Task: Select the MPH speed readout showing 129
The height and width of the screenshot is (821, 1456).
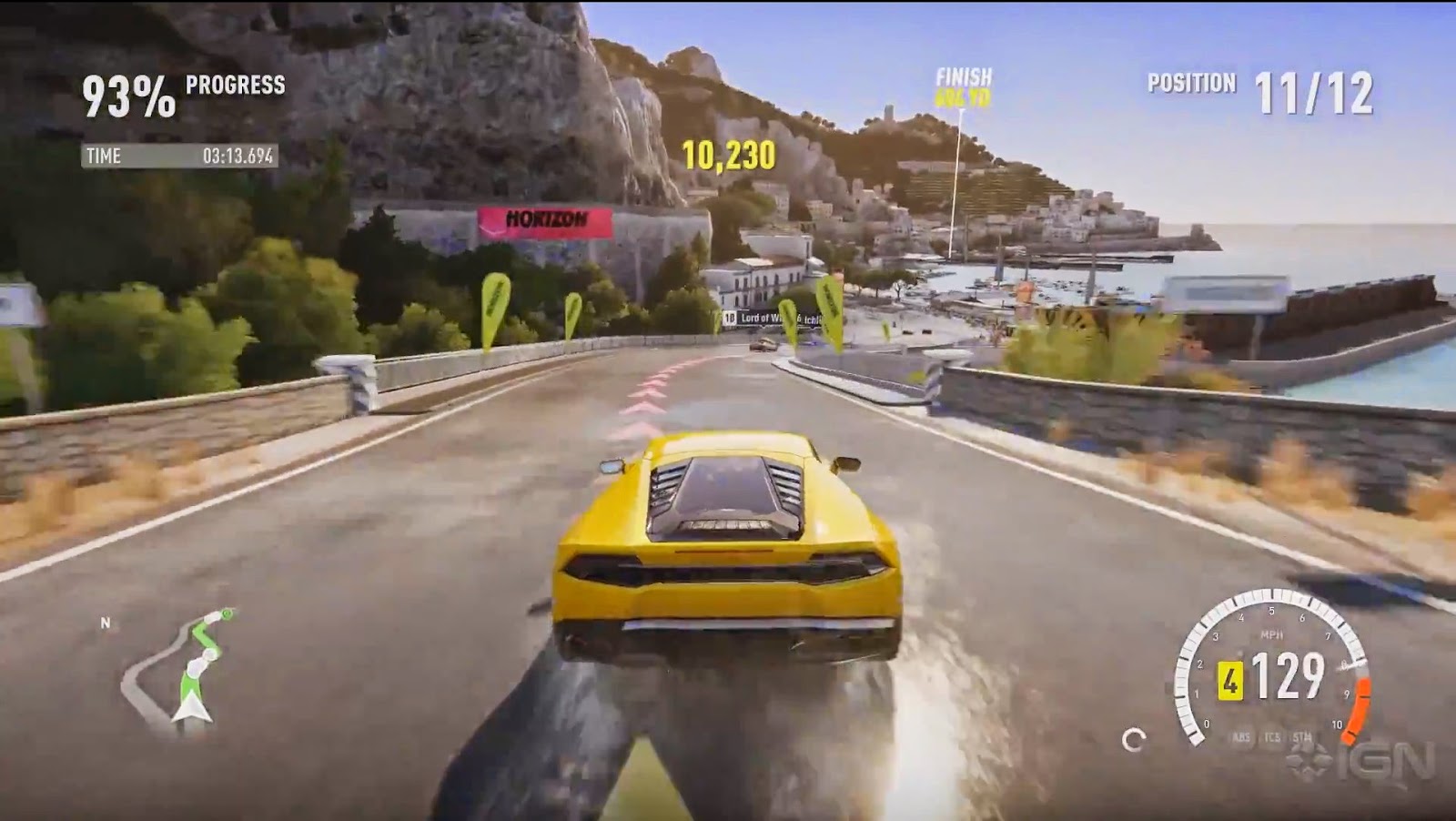Action: tap(1287, 677)
